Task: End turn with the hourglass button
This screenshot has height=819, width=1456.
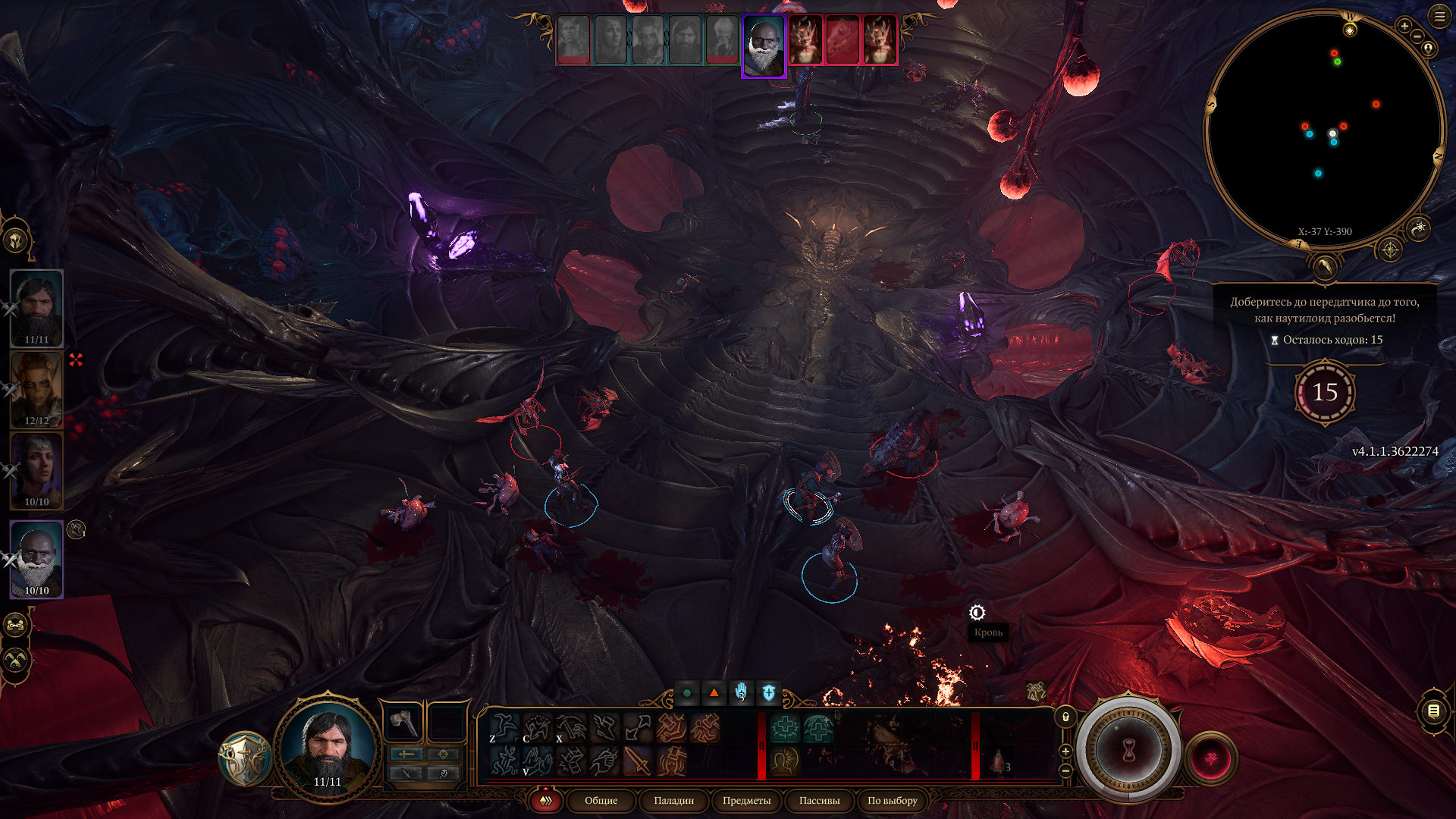Action: 1128,751
